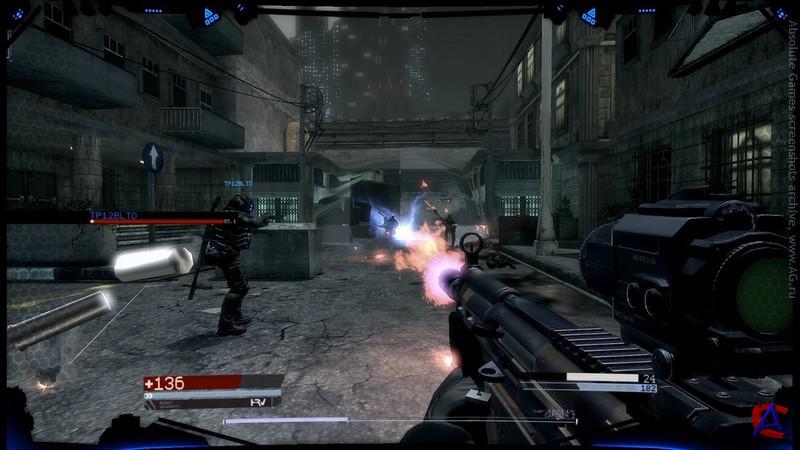Click the right blue triangle visor indicator
This screenshot has width=800, height=450.
point(590,15)
